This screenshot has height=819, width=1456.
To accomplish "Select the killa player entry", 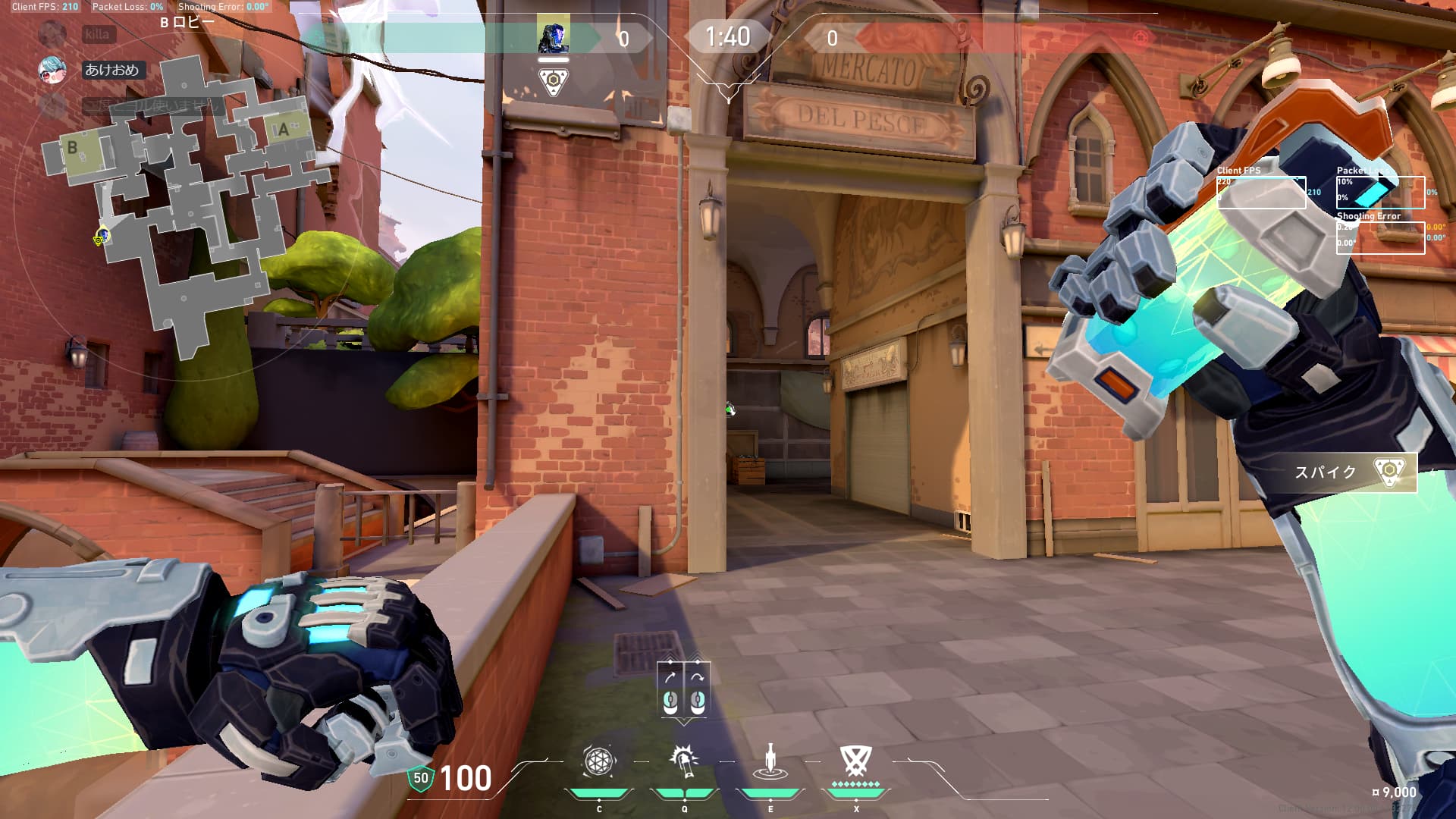I will tap(97, 34).
